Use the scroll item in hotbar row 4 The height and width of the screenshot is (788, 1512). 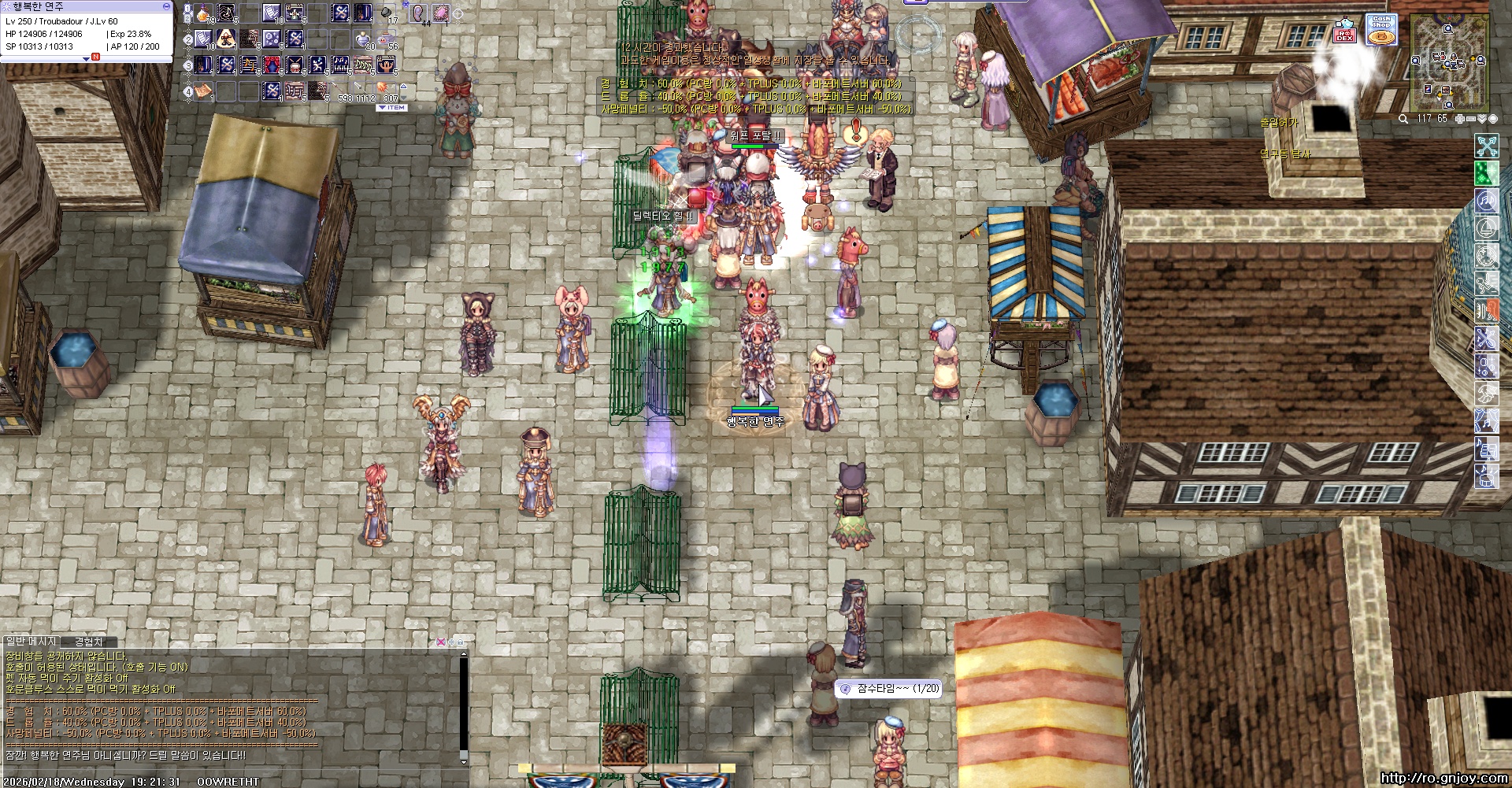tap(204, 91)
